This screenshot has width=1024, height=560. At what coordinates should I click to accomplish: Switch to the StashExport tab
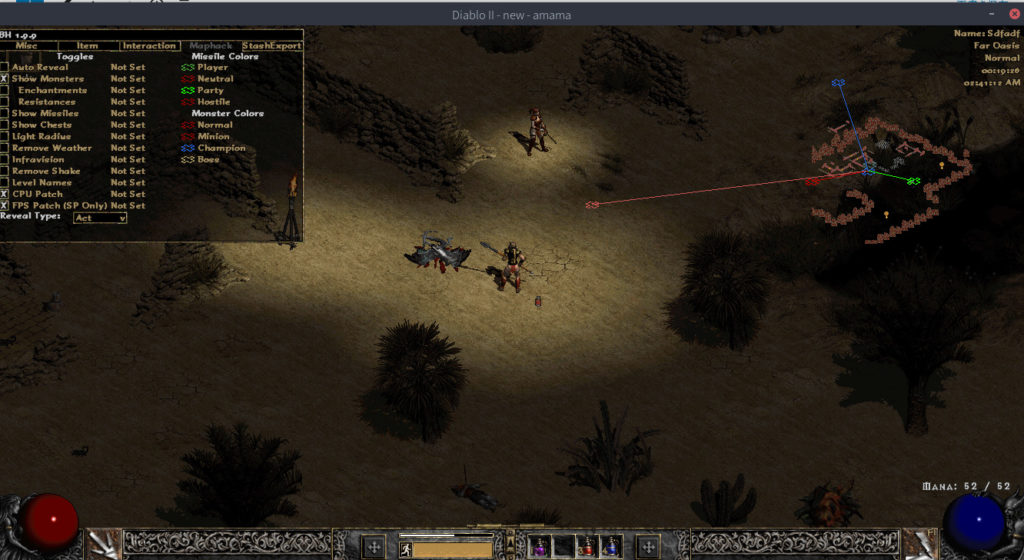(x=271, y=46)
